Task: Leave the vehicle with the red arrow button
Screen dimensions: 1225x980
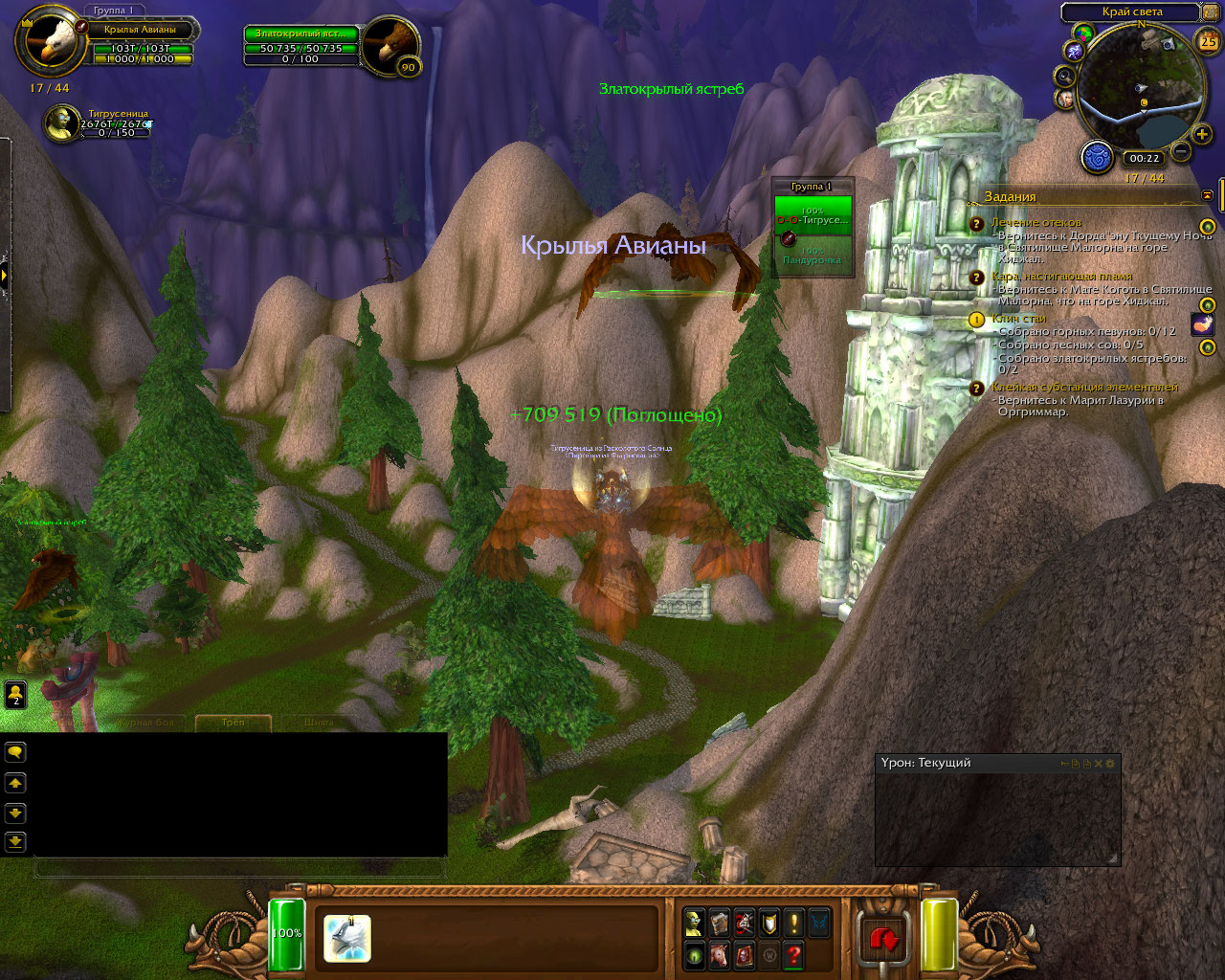Action: click(882, 940)
